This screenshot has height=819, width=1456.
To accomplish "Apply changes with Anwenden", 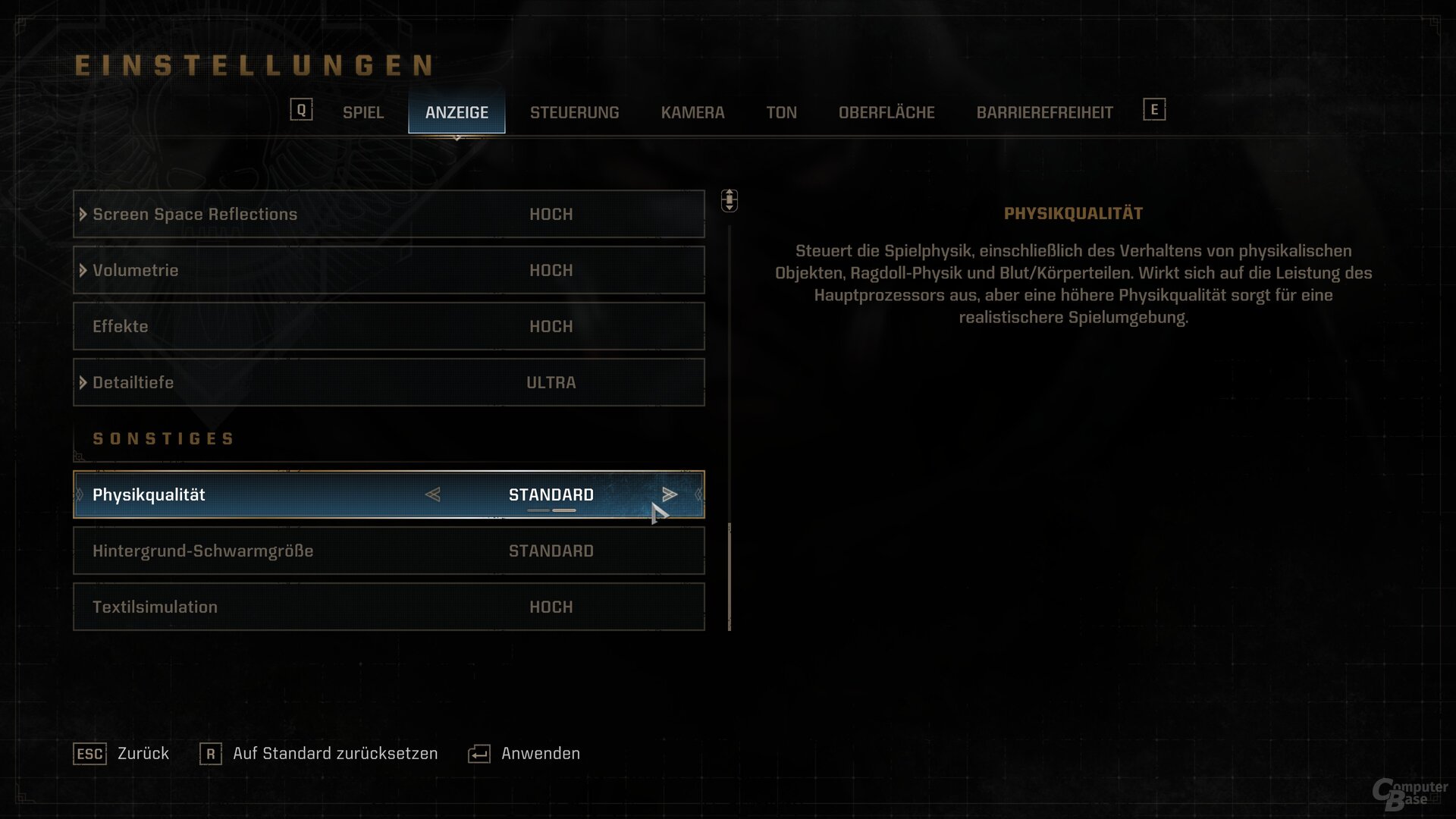I will [524, 754].
